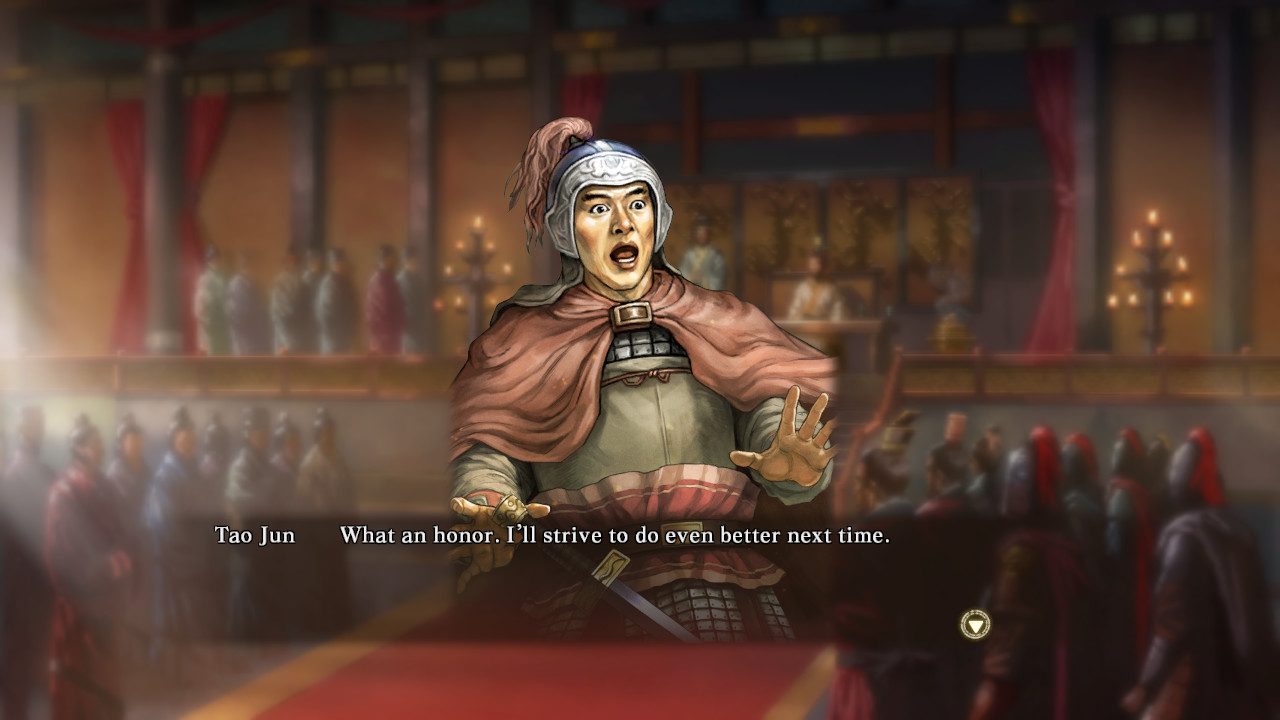Click the dialogue text line
The width and height of the screenshot is (1280, 720).
point(614,537)
